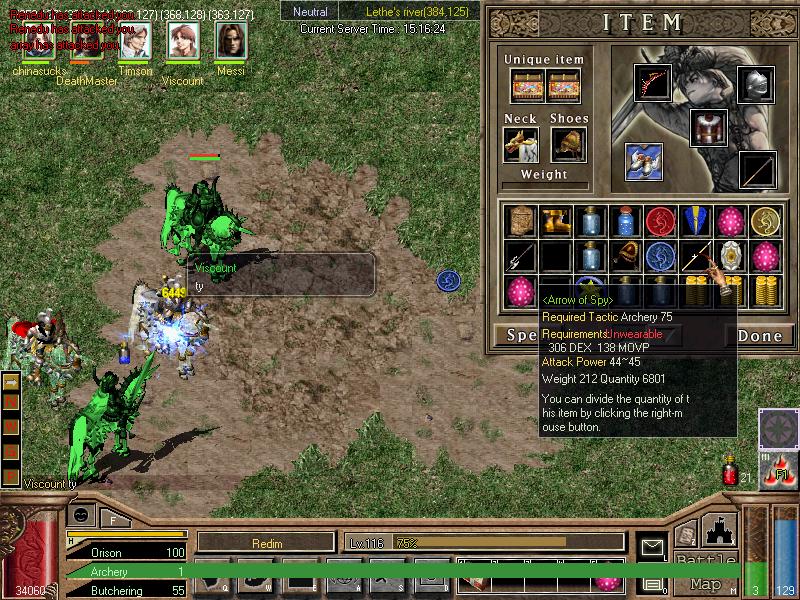Select the equipped red chest armor
Screen dimensions: 800x600
click(708, 128)
